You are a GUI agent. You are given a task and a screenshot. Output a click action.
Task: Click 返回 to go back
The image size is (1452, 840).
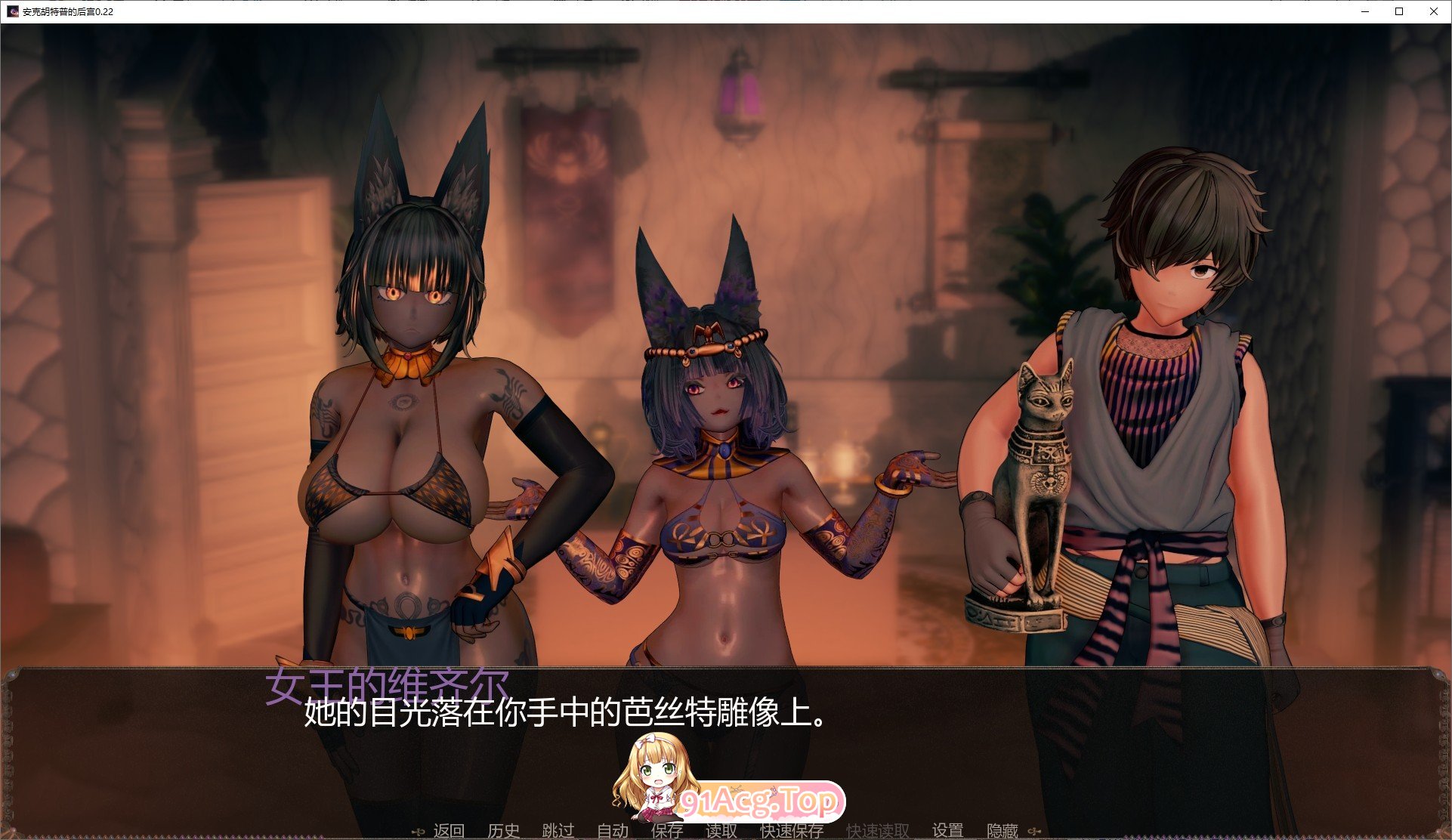pos(450,829)
